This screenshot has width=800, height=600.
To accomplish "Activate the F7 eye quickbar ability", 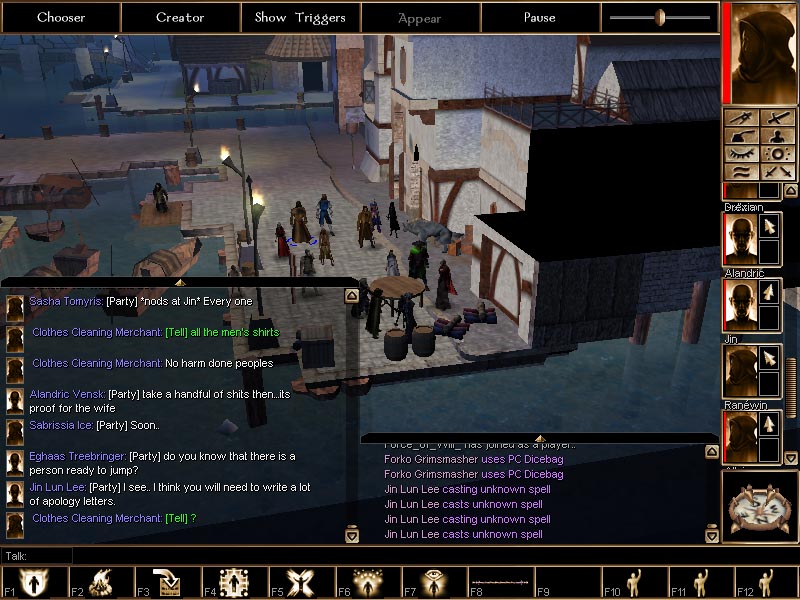I will 431,583.
